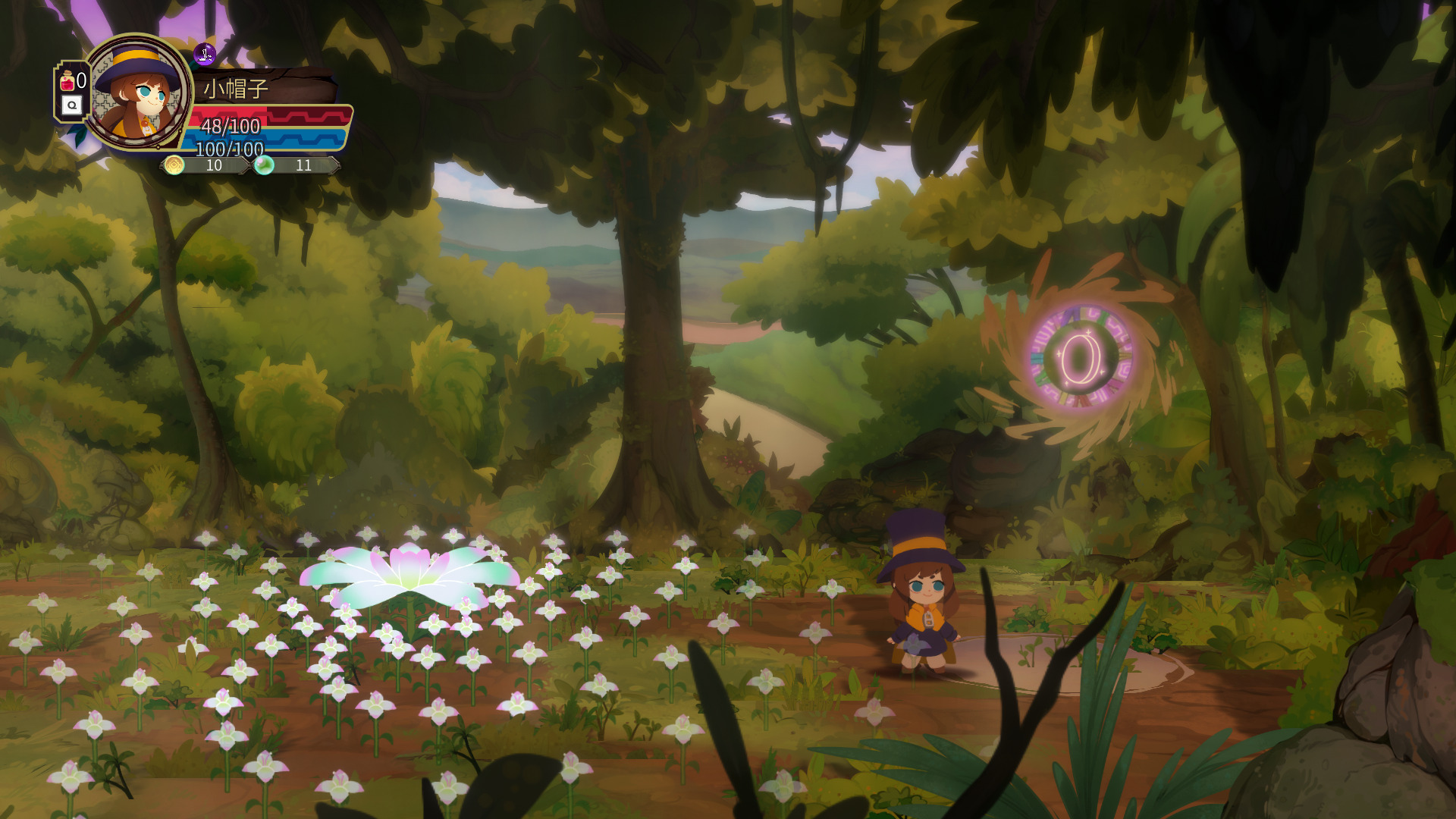Click the green orb currency icon

pos(263,165)
